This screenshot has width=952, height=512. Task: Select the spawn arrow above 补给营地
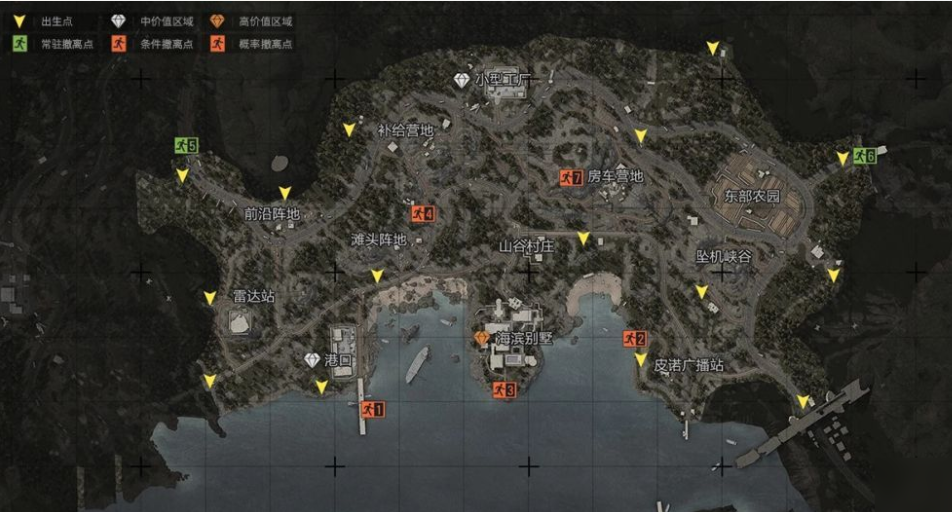[349, 130]
